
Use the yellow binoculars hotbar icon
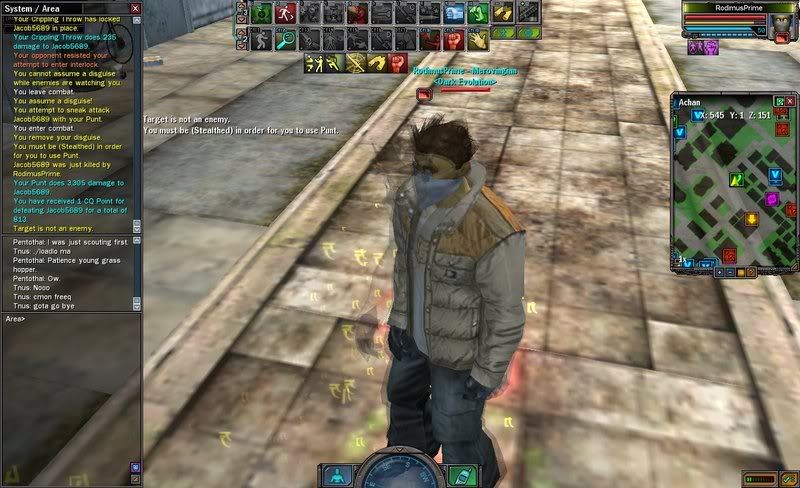[501, 14]
